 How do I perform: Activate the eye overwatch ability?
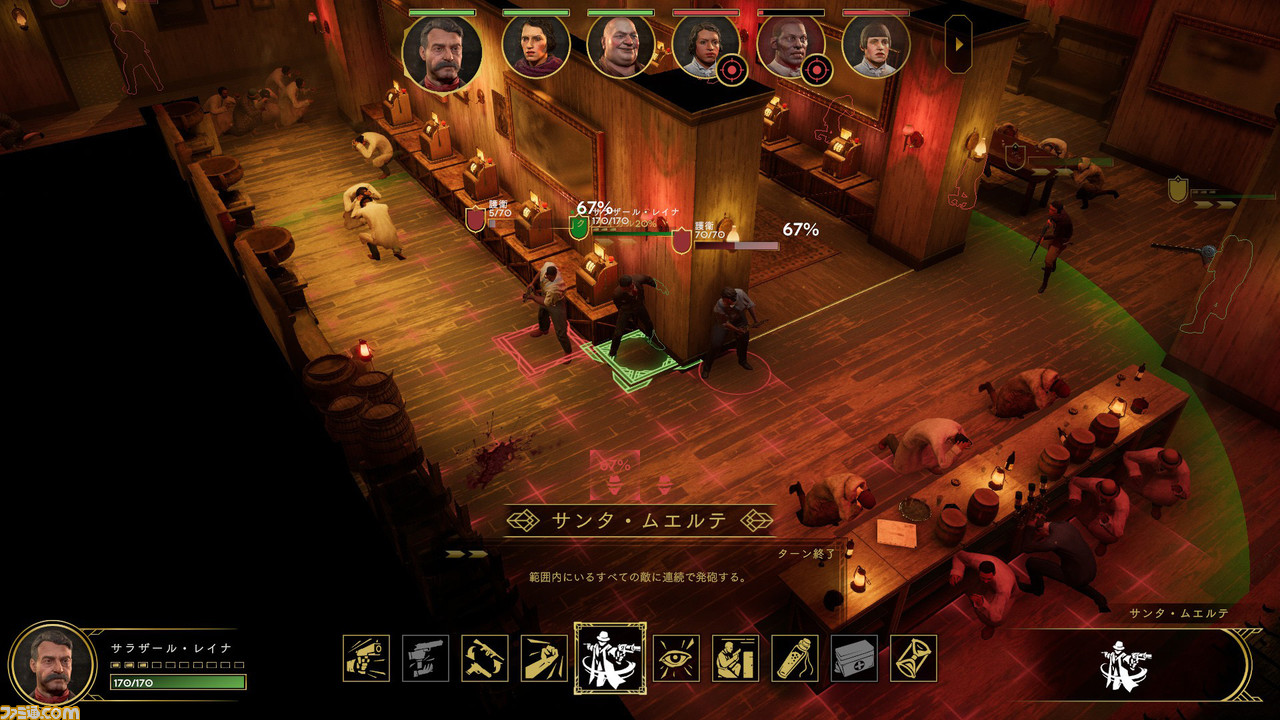(x=676, y=658)
